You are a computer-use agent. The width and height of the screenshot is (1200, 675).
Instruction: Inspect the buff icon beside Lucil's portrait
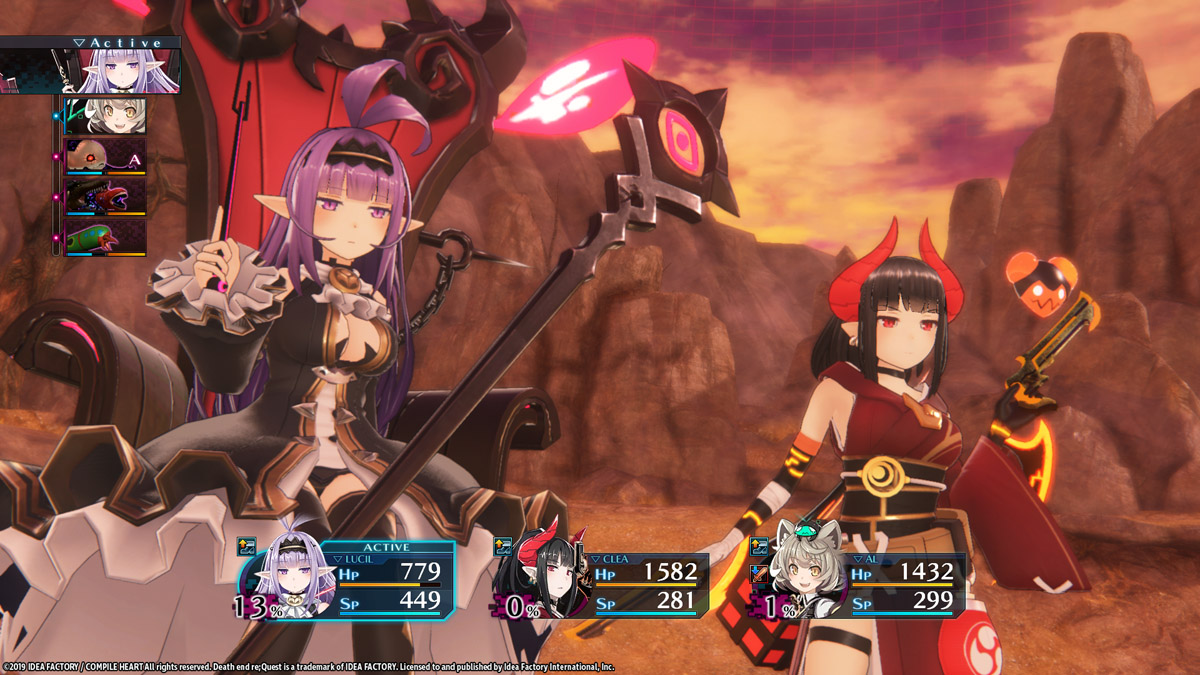[247, 547]
